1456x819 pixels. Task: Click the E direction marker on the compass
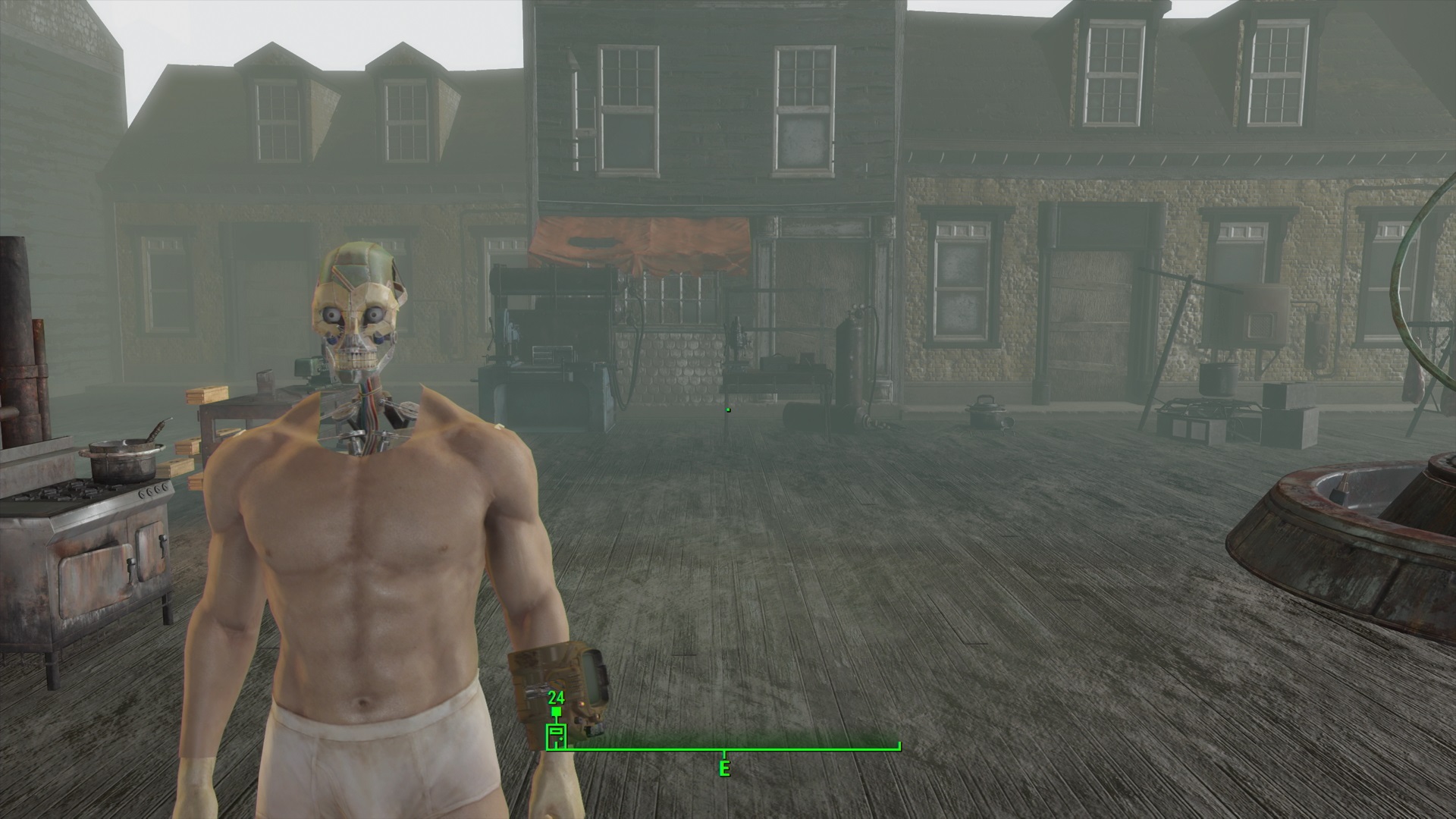[x=724, y=768]
